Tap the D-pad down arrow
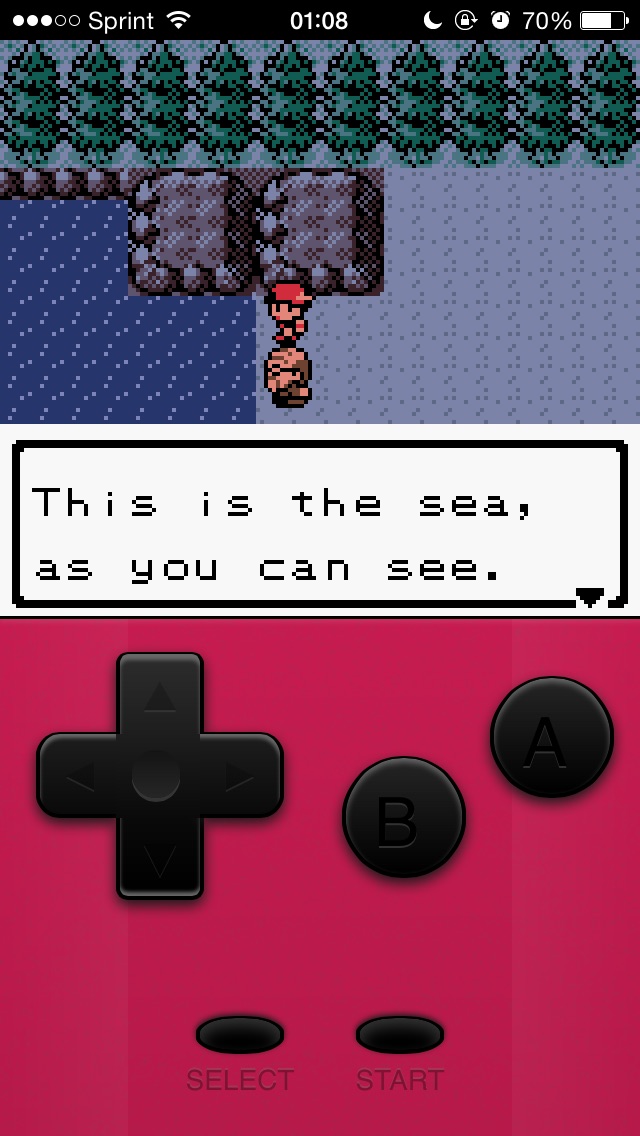The height and width of the screenshot is (1136, 640). (160, 857)
